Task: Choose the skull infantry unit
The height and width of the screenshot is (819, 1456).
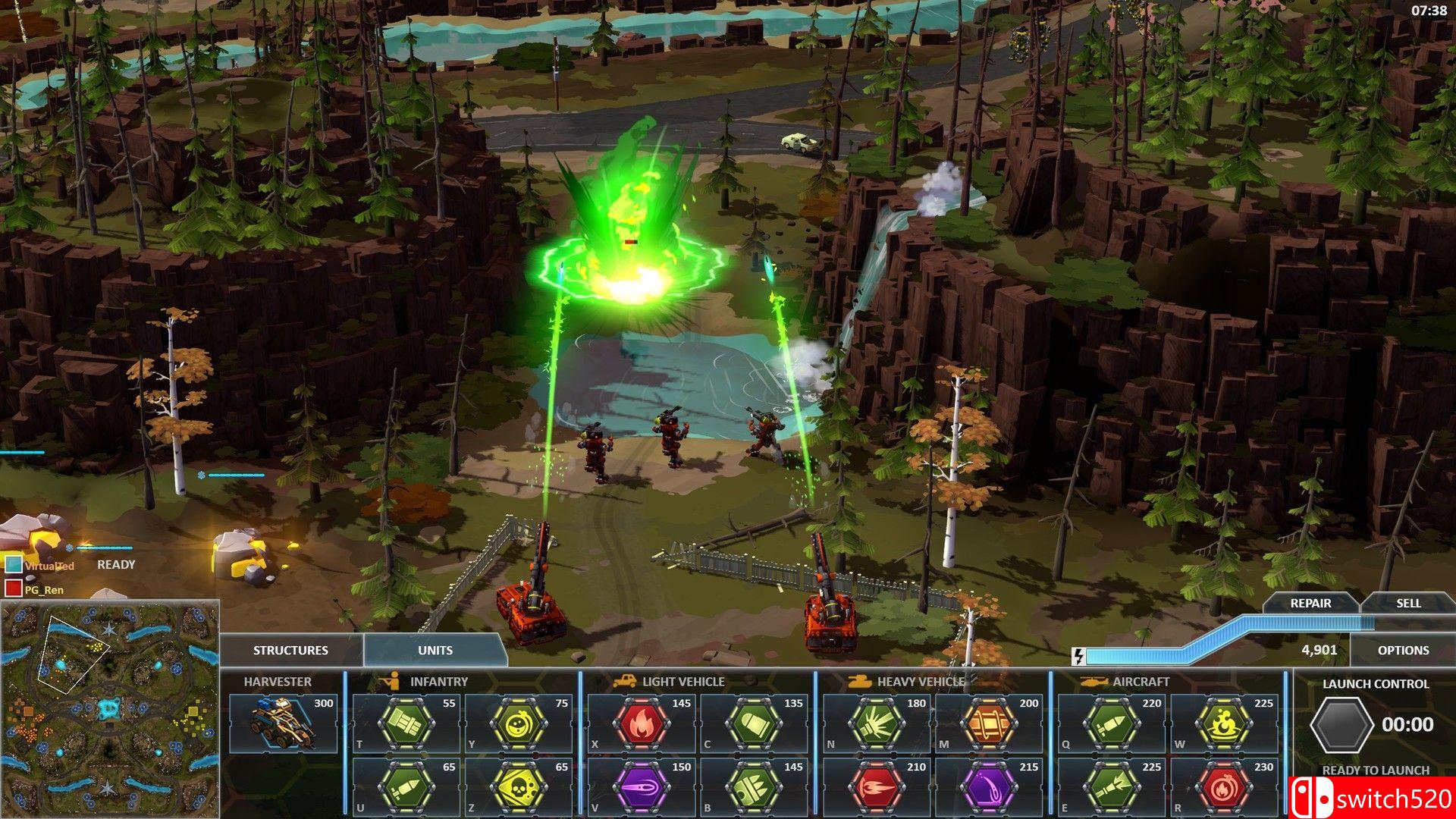Action: (519, 787)
